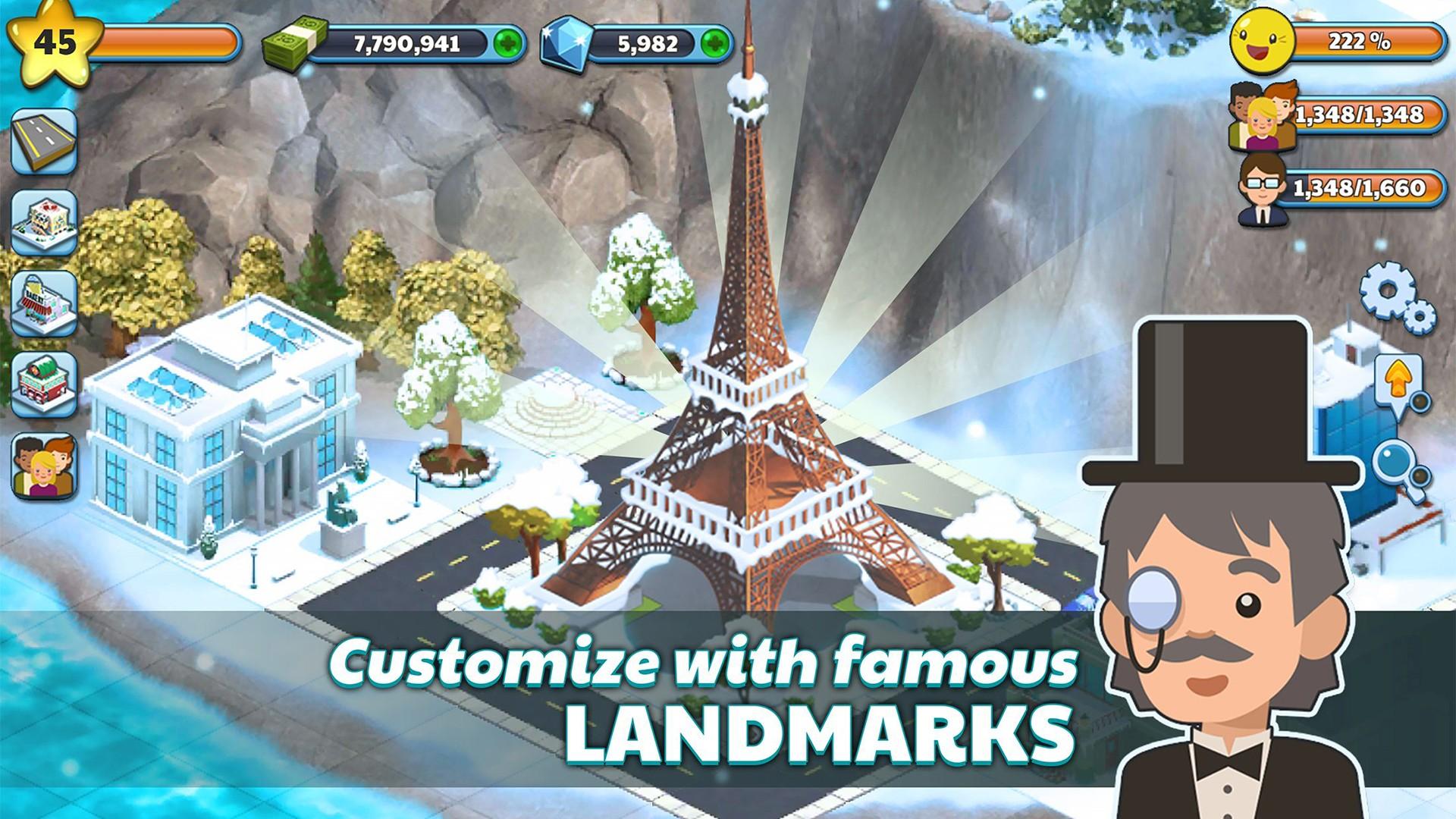Open the citizens panel icon
This screenshot has width=1456, height=819.
pos(43,463)
